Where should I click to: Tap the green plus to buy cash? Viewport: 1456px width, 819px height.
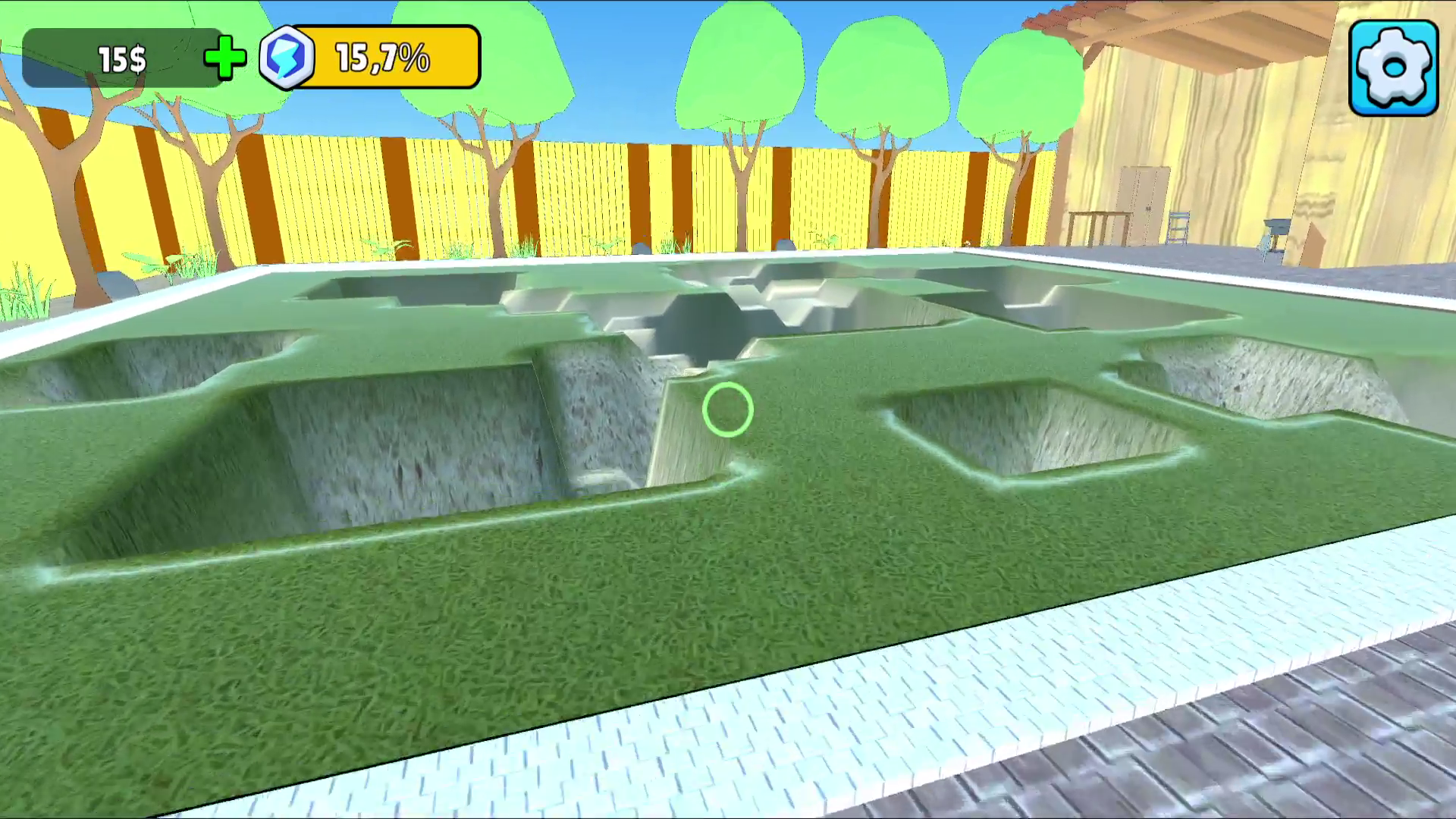[x=224, y=58]
